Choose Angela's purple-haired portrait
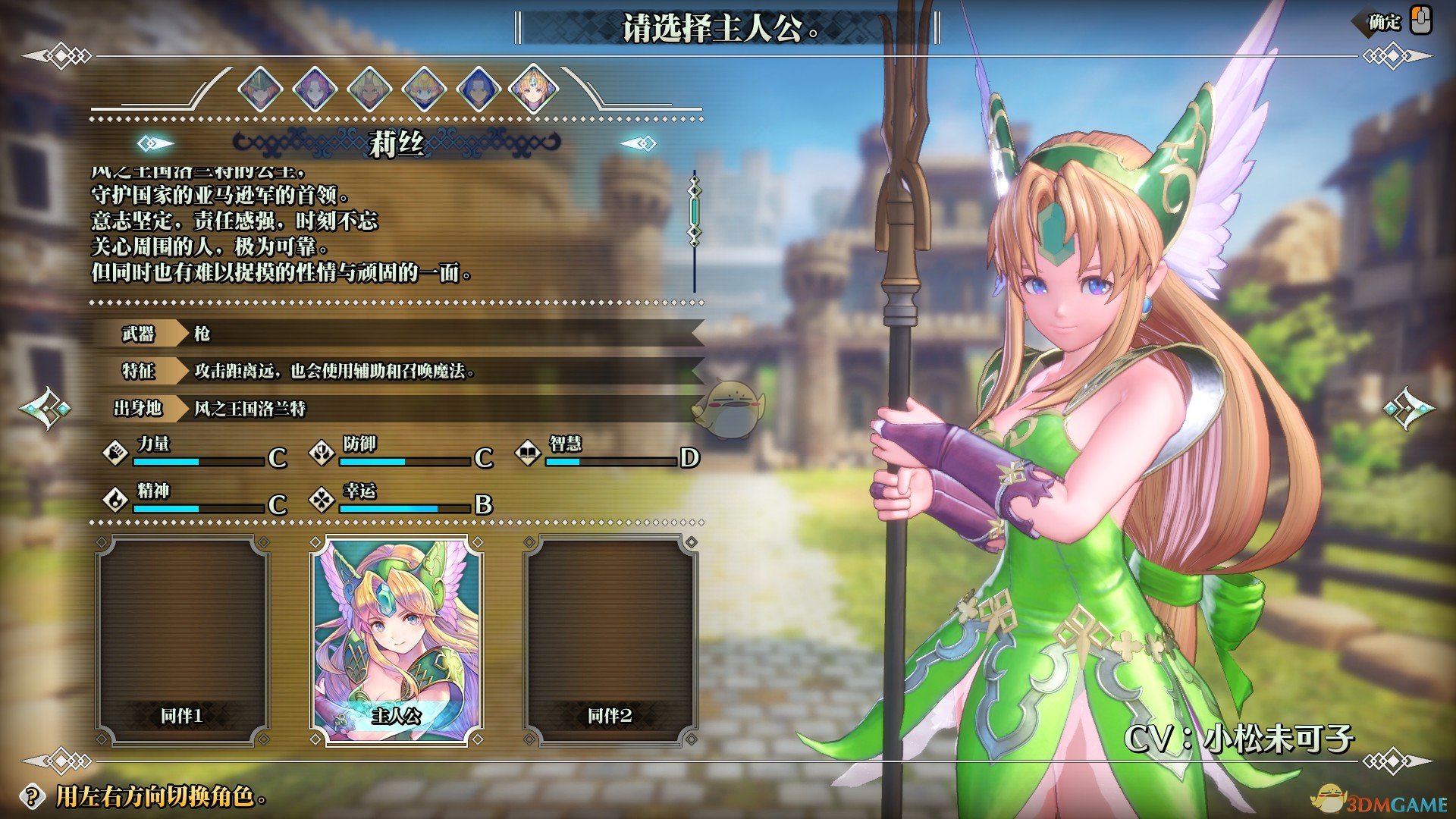Viewport: 1456px width, 819px height. [x=315, y=89]
